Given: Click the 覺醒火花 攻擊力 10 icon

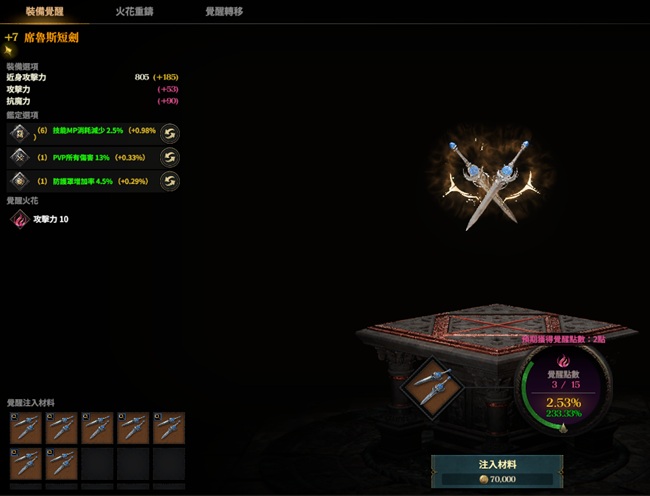Looking at the screenshot, I should click(x=19, y=219).
